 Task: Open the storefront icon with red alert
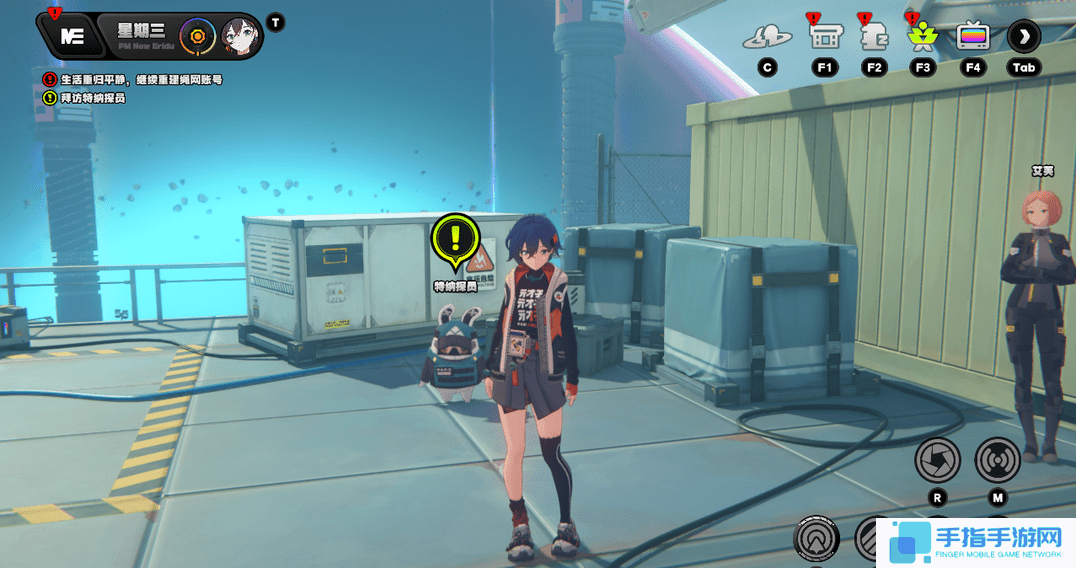[824, 37]
